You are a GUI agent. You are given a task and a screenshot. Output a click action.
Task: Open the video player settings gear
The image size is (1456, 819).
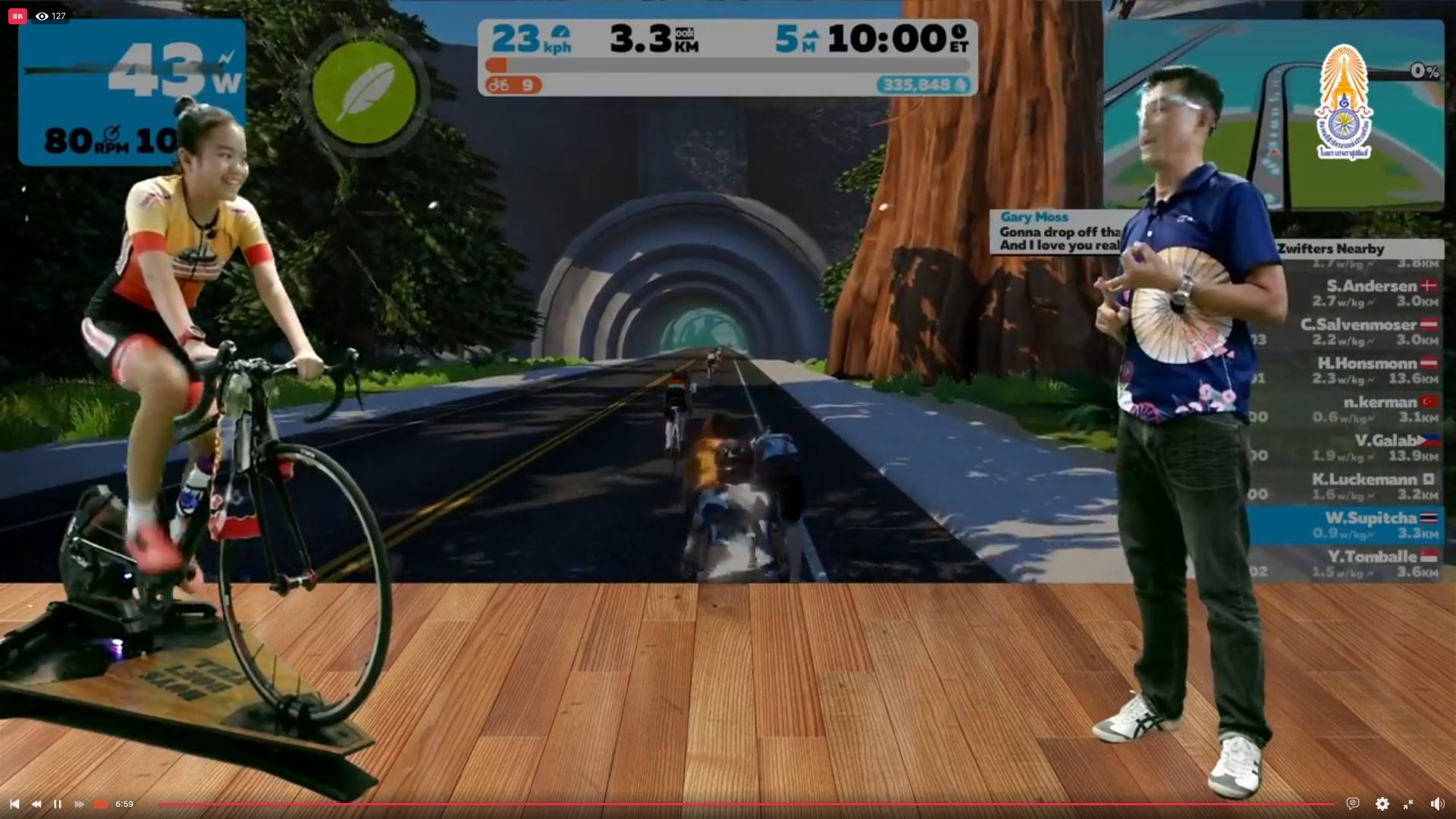[x=1382, y=804]
